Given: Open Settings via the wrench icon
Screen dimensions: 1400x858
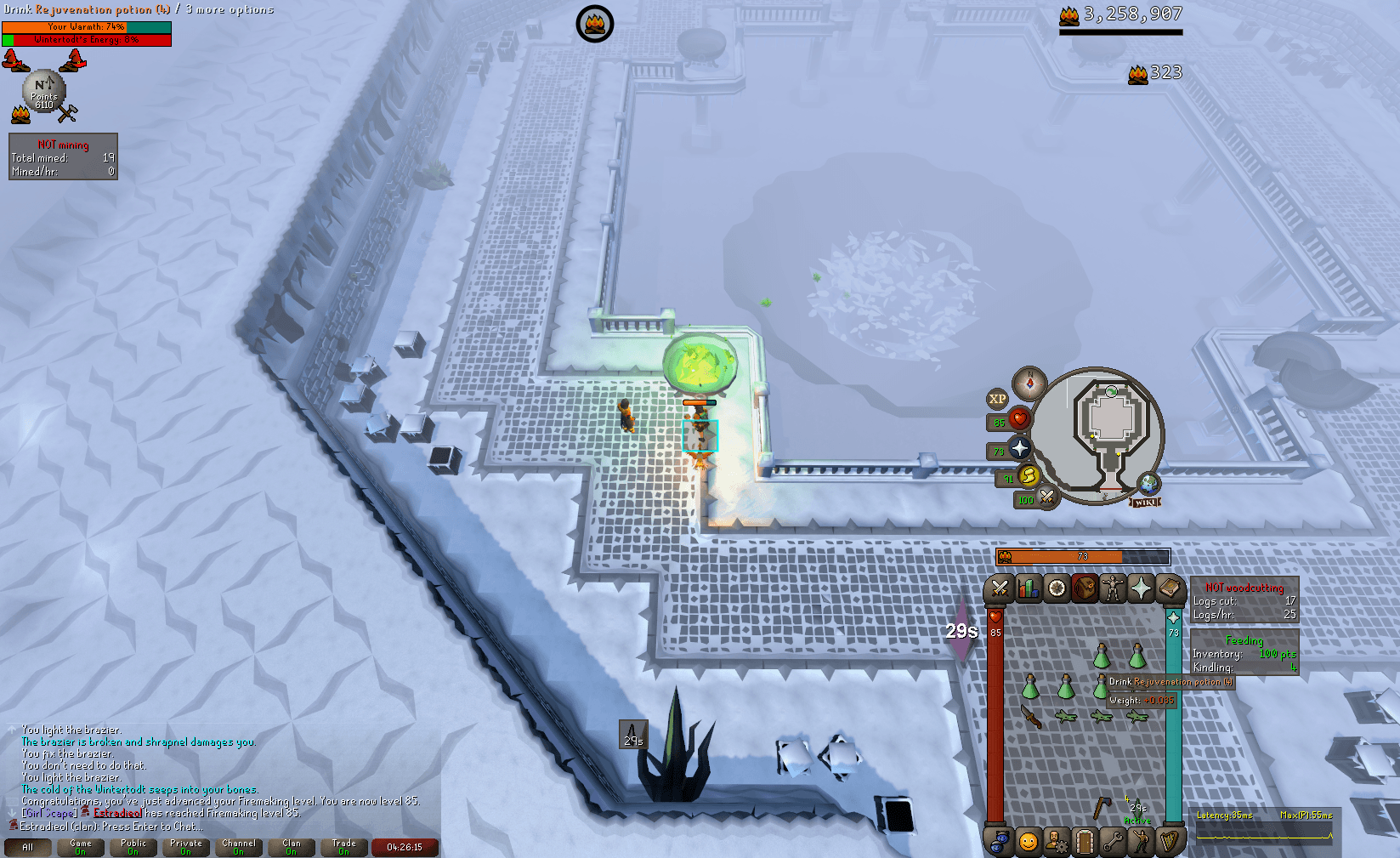Looking at the screenshot, I should [1114, 842].
